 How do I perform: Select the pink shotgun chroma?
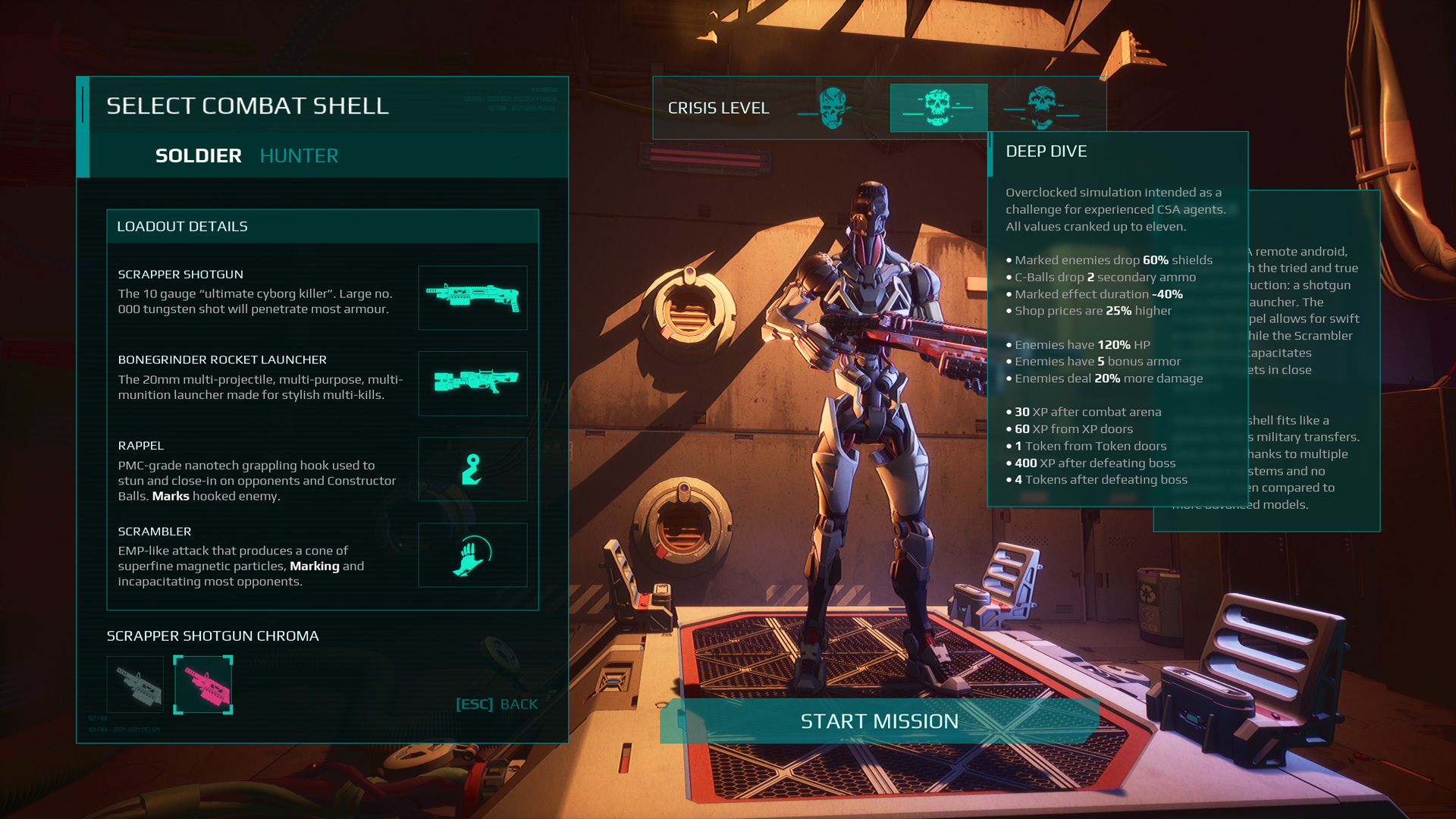tap(203, 685)
